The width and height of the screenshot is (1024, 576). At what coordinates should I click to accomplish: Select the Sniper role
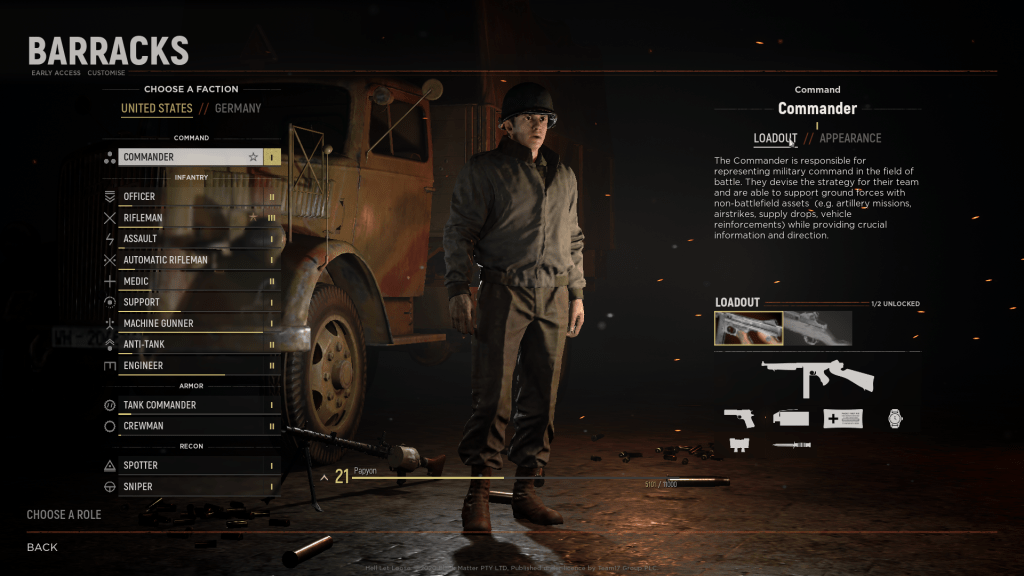190,487
